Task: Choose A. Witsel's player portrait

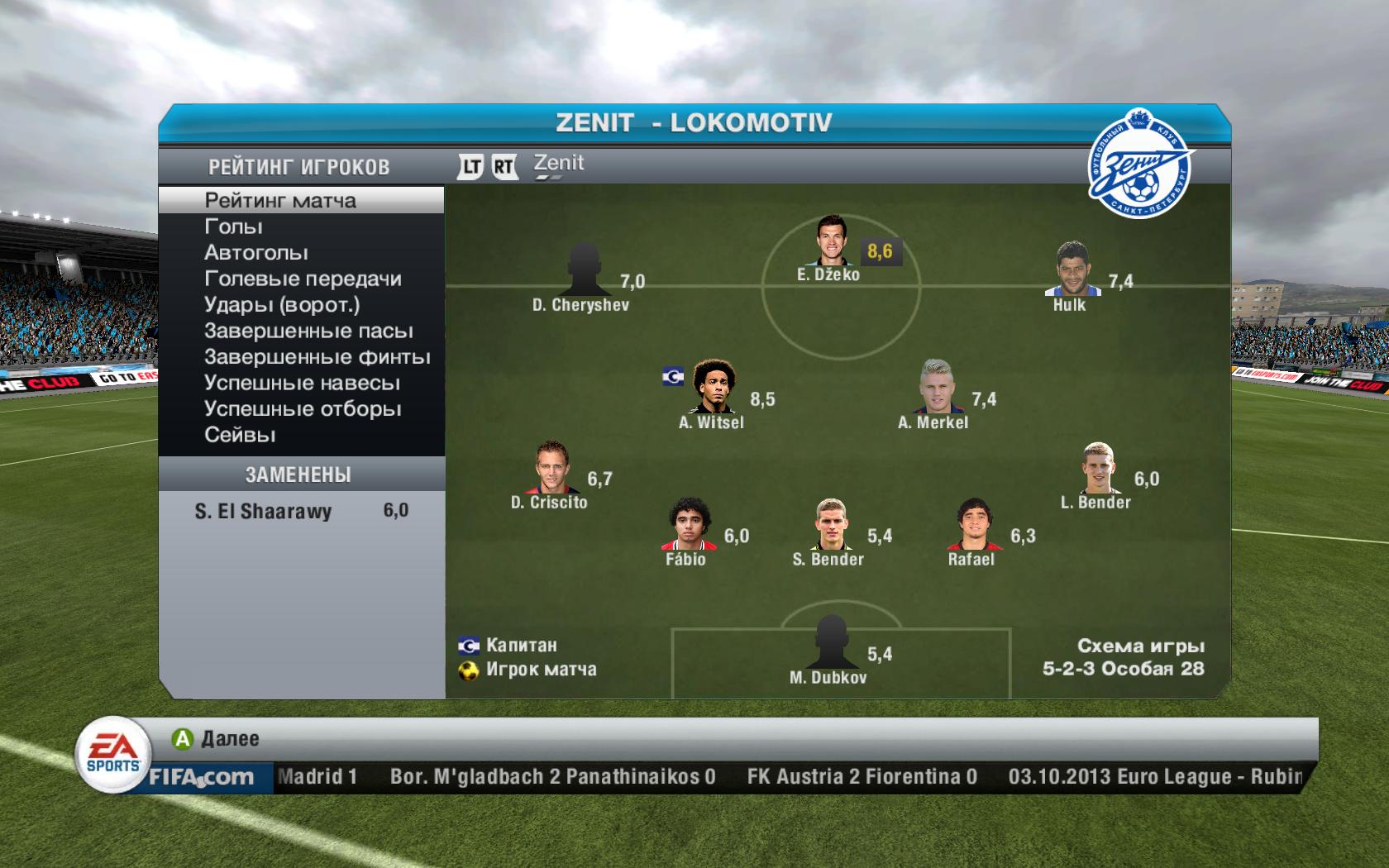Action: click(x=712, y=387)
